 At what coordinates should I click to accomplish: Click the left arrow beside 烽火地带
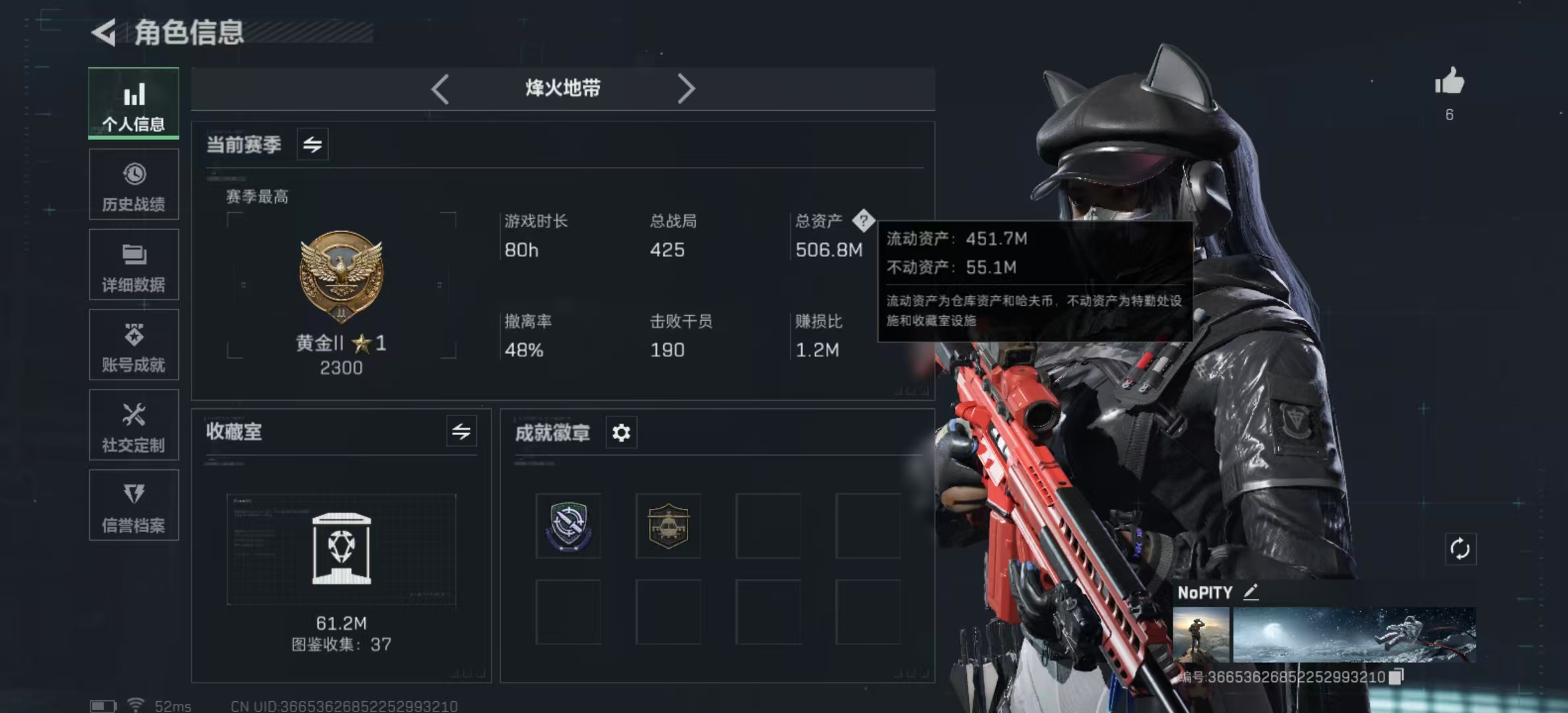tap(440, 88)
